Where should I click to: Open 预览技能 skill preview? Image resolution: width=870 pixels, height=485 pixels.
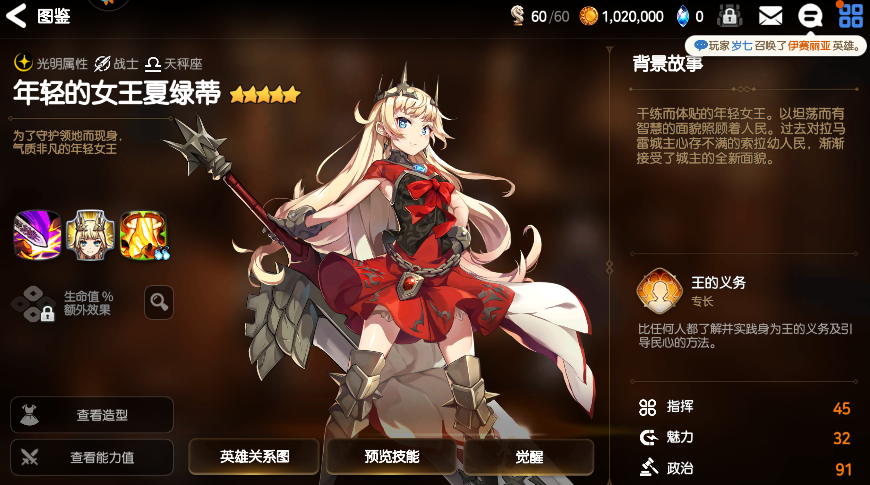point(391,457)
